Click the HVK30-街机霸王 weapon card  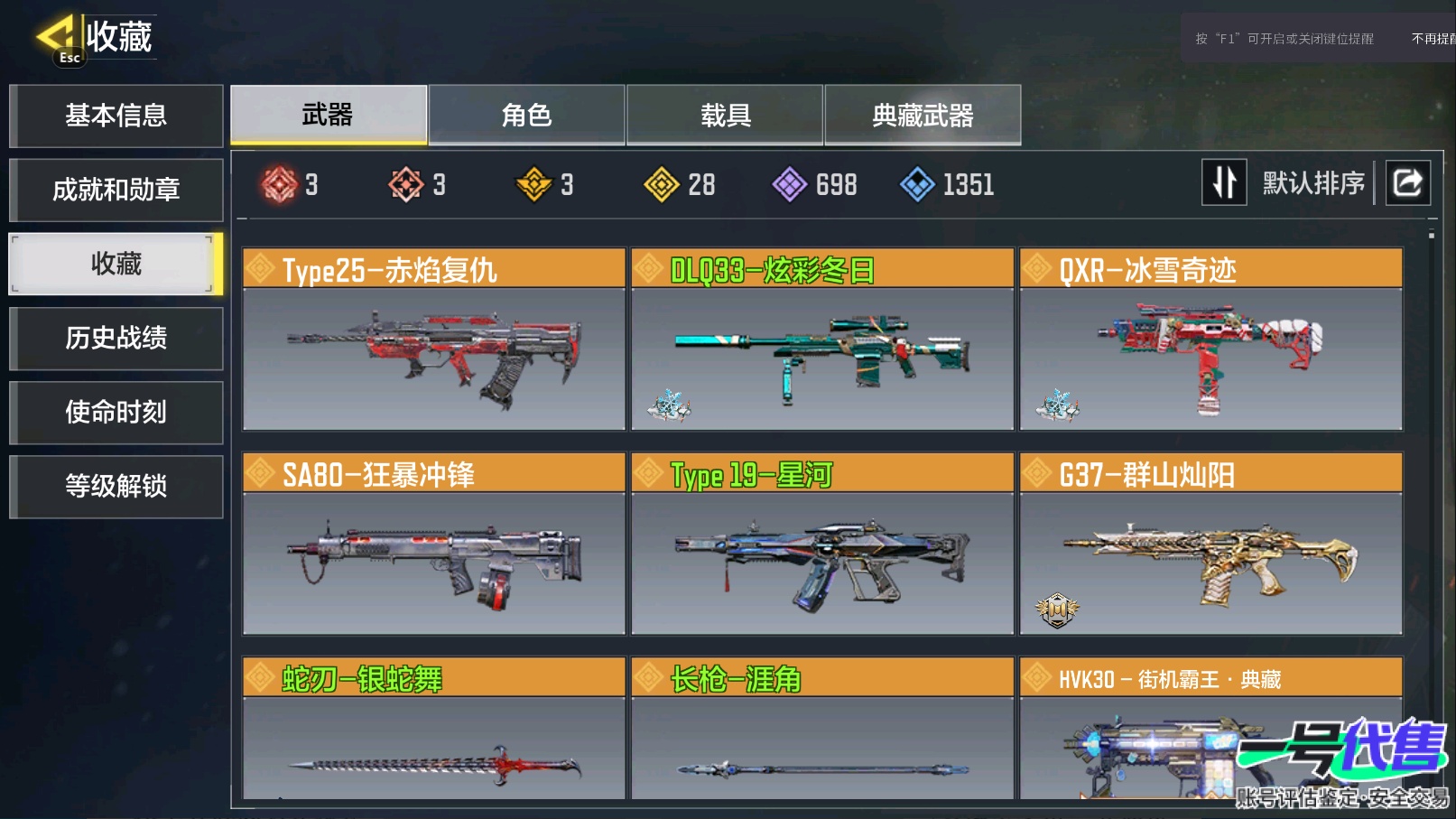point(1210,740)
